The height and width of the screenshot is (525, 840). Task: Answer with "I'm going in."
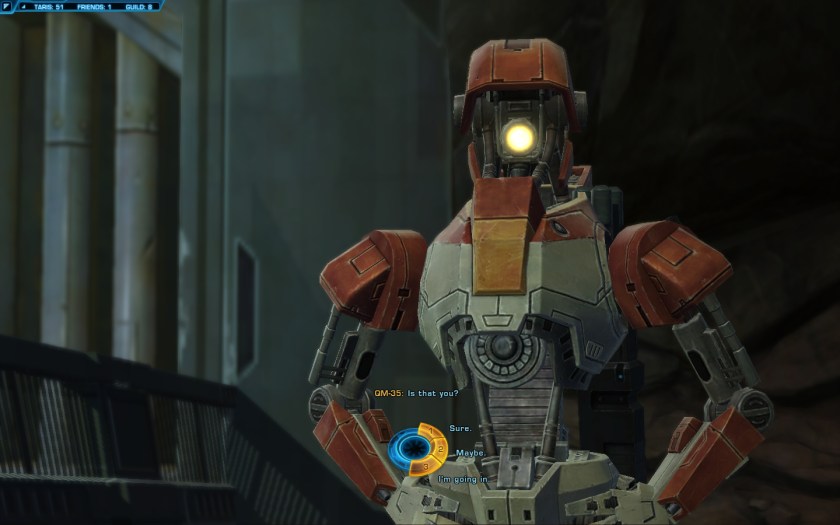(464, 480)
